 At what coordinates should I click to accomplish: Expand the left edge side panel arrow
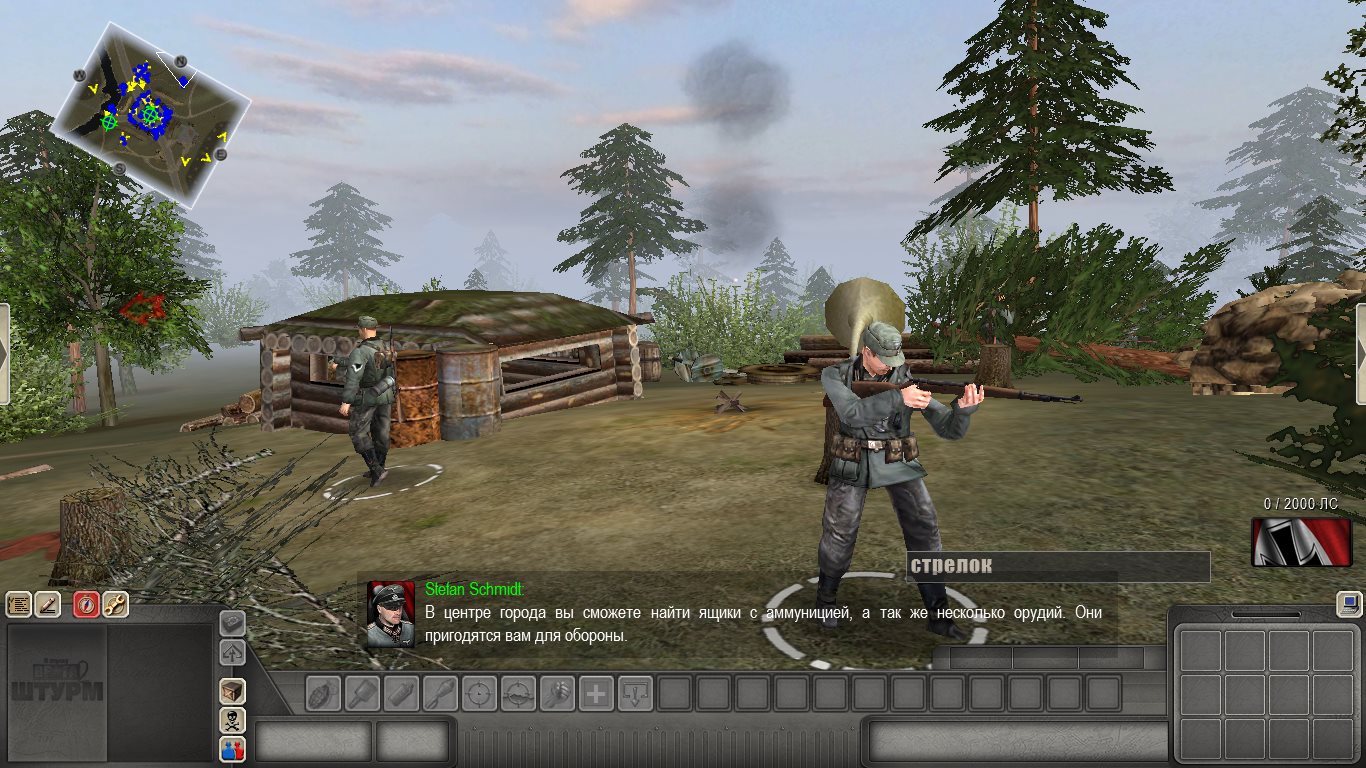click(x=4, y=354)
